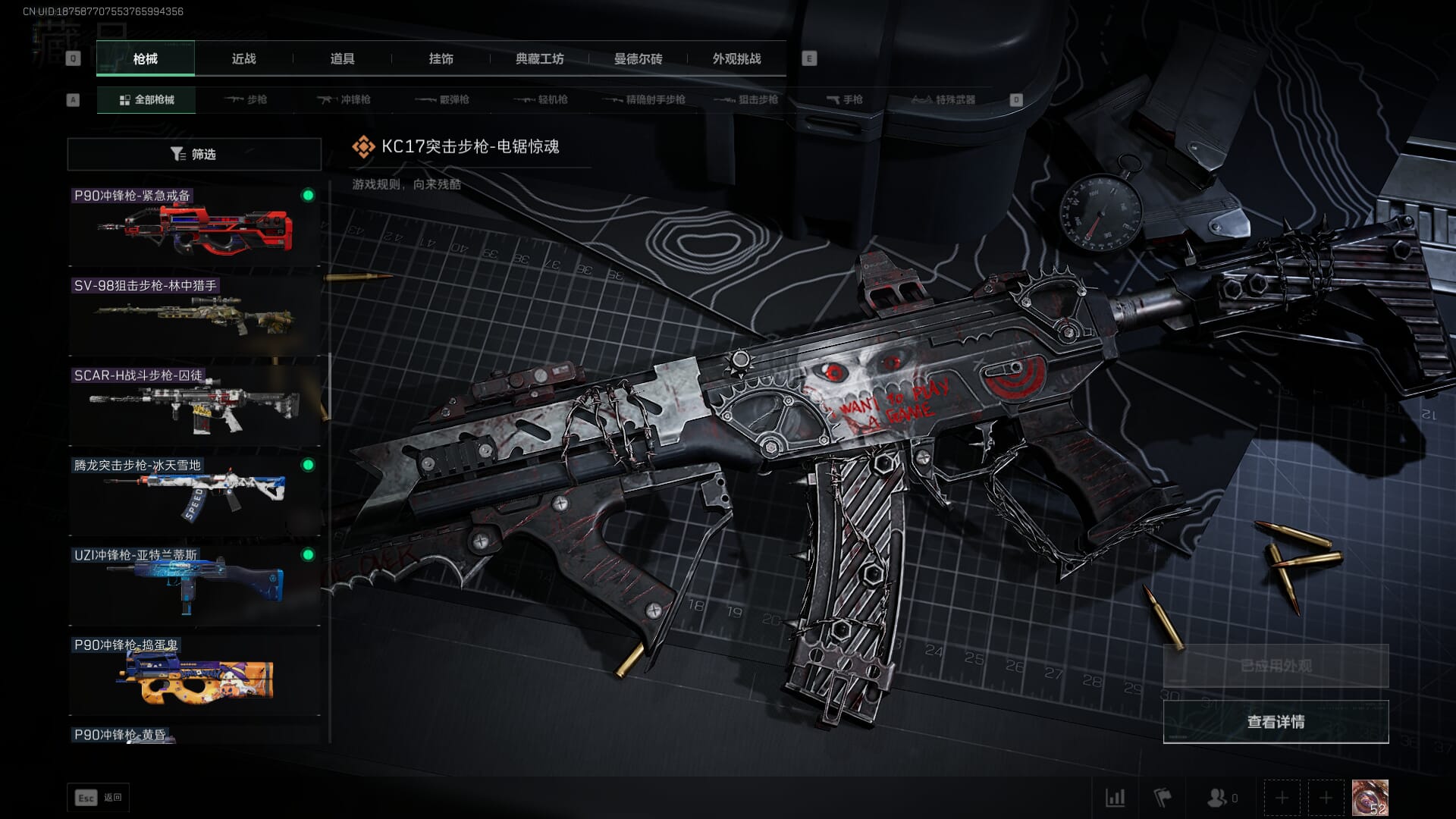This screenshot has width=1456, height=819.
Task: Switch to the 近战 melee tab
Action: tap(243, 58)
